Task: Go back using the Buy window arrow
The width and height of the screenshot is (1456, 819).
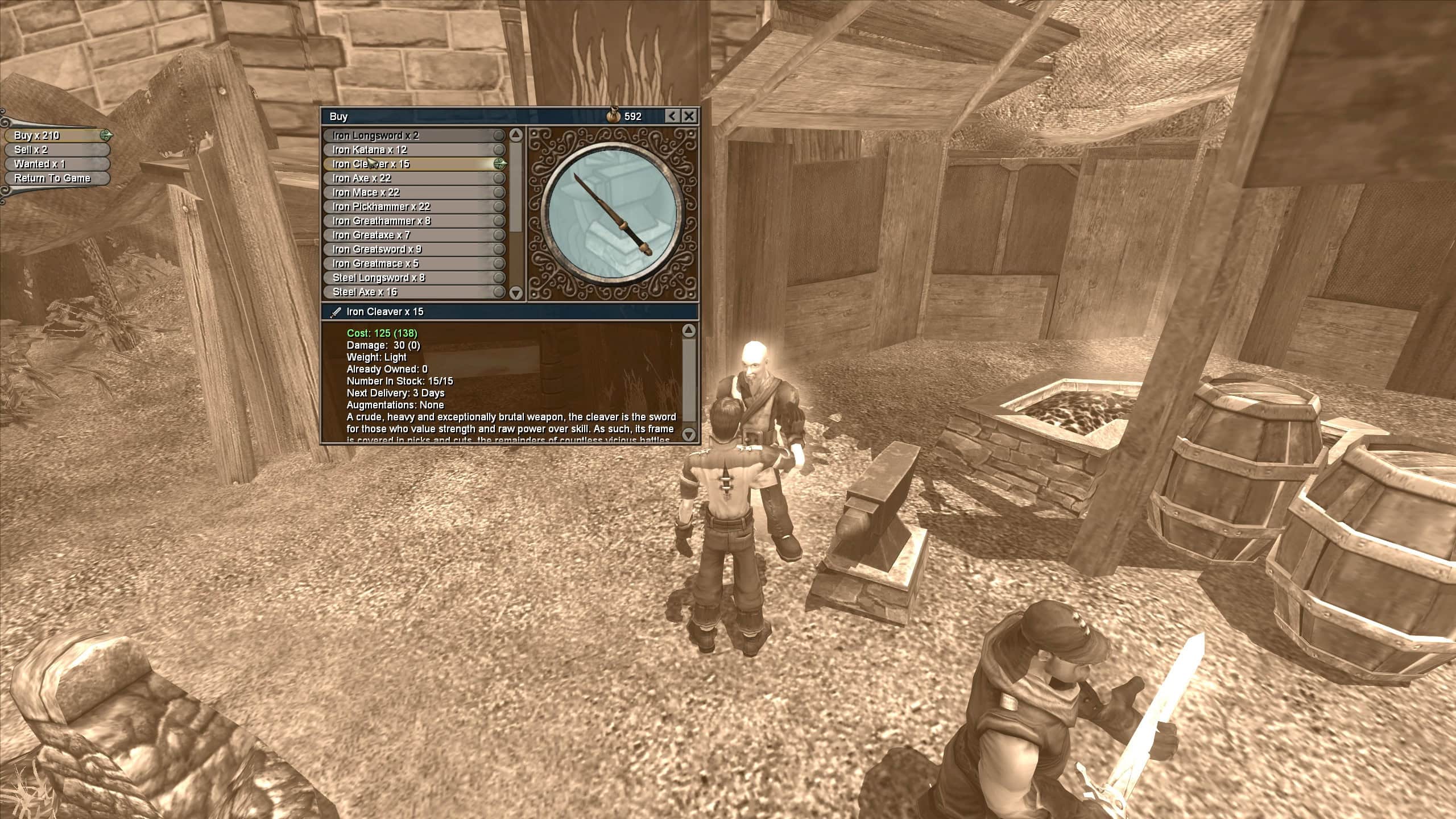Action: tap(672, 116)
